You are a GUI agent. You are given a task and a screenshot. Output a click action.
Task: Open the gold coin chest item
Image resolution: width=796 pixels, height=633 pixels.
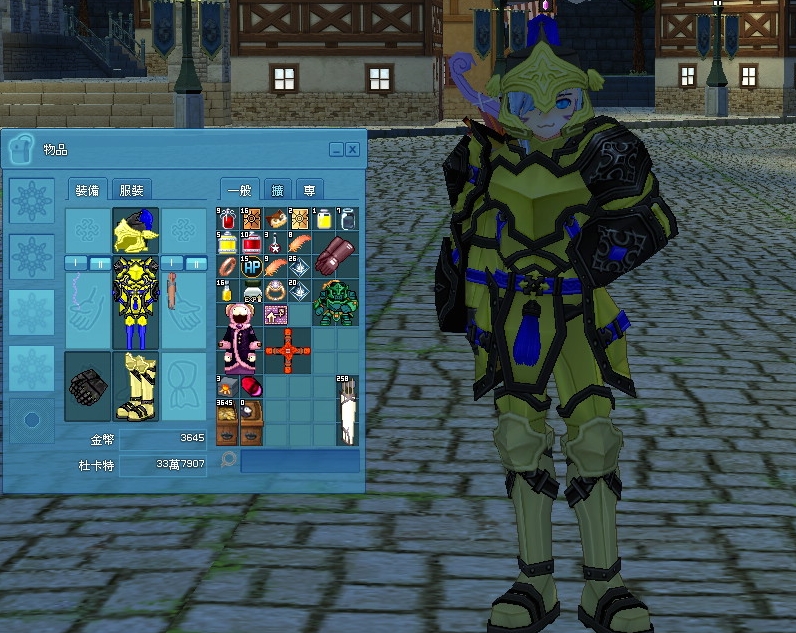(227, 420)
